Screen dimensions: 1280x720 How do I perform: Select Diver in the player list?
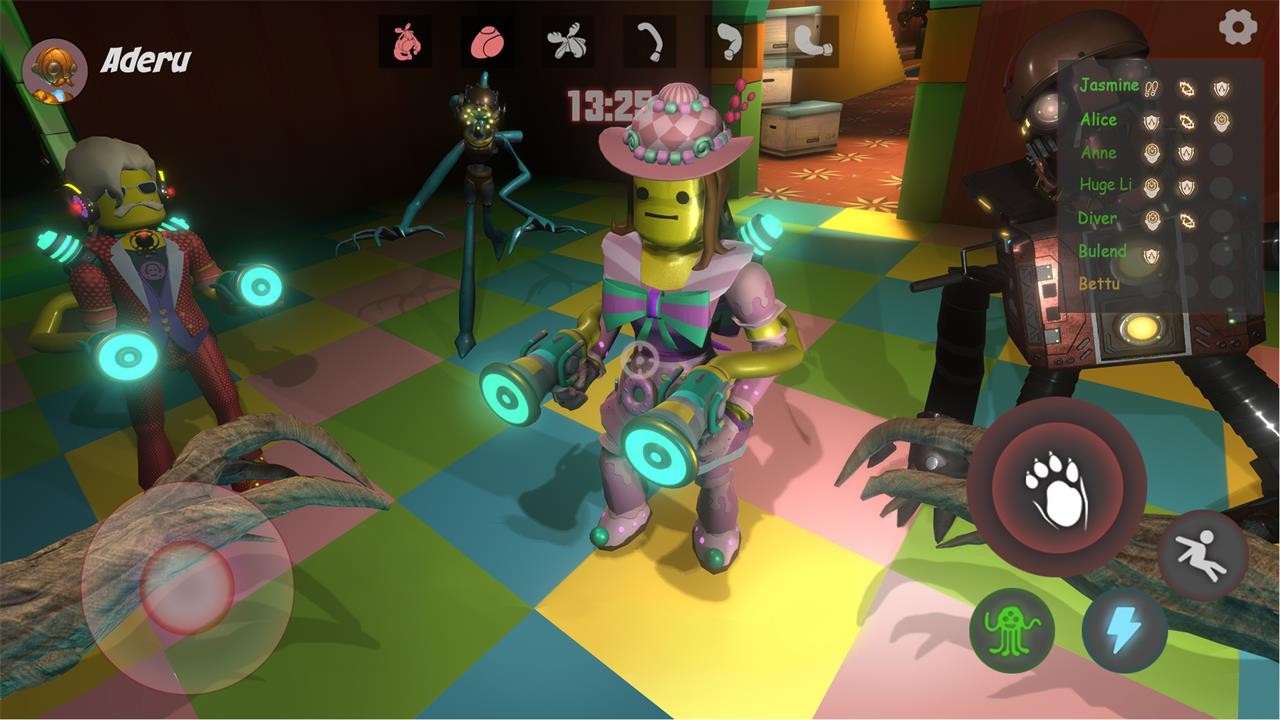pos(1098,218)
